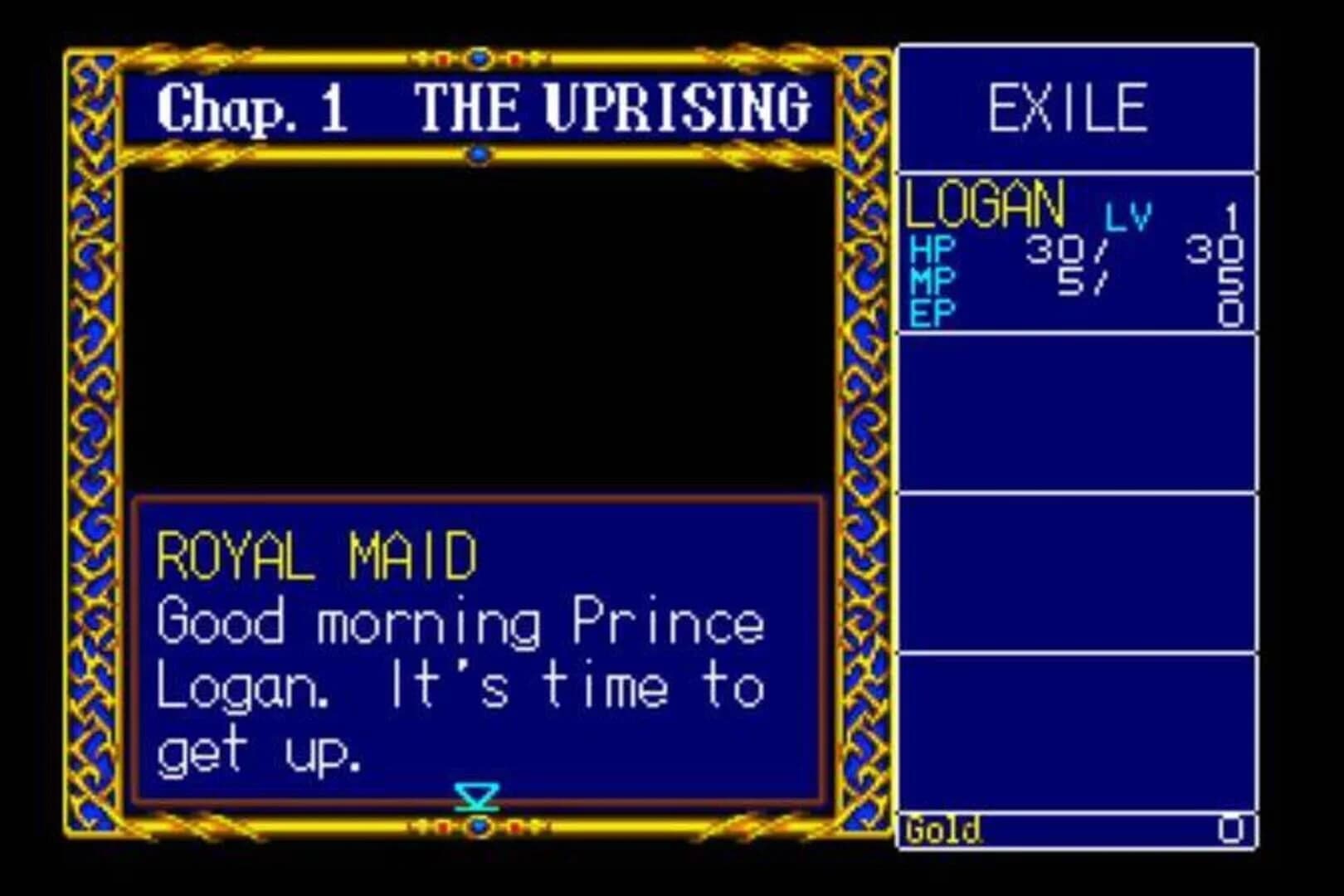The width and height of the screenshot is (1344, 896).
Task: Click the LV indicator next to LOGAN
Action: click(1127, 216)
